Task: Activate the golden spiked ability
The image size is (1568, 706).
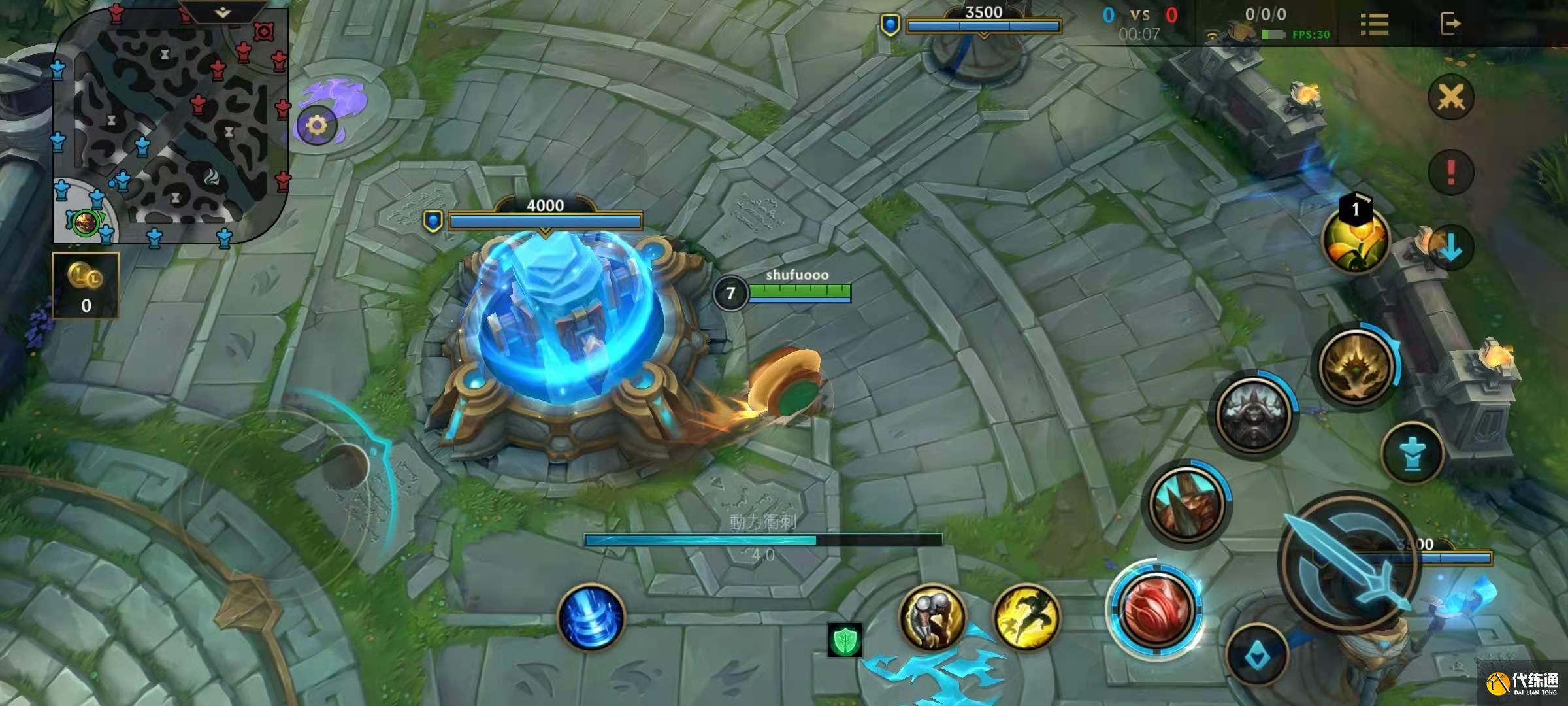Action: click(1356, 366)
